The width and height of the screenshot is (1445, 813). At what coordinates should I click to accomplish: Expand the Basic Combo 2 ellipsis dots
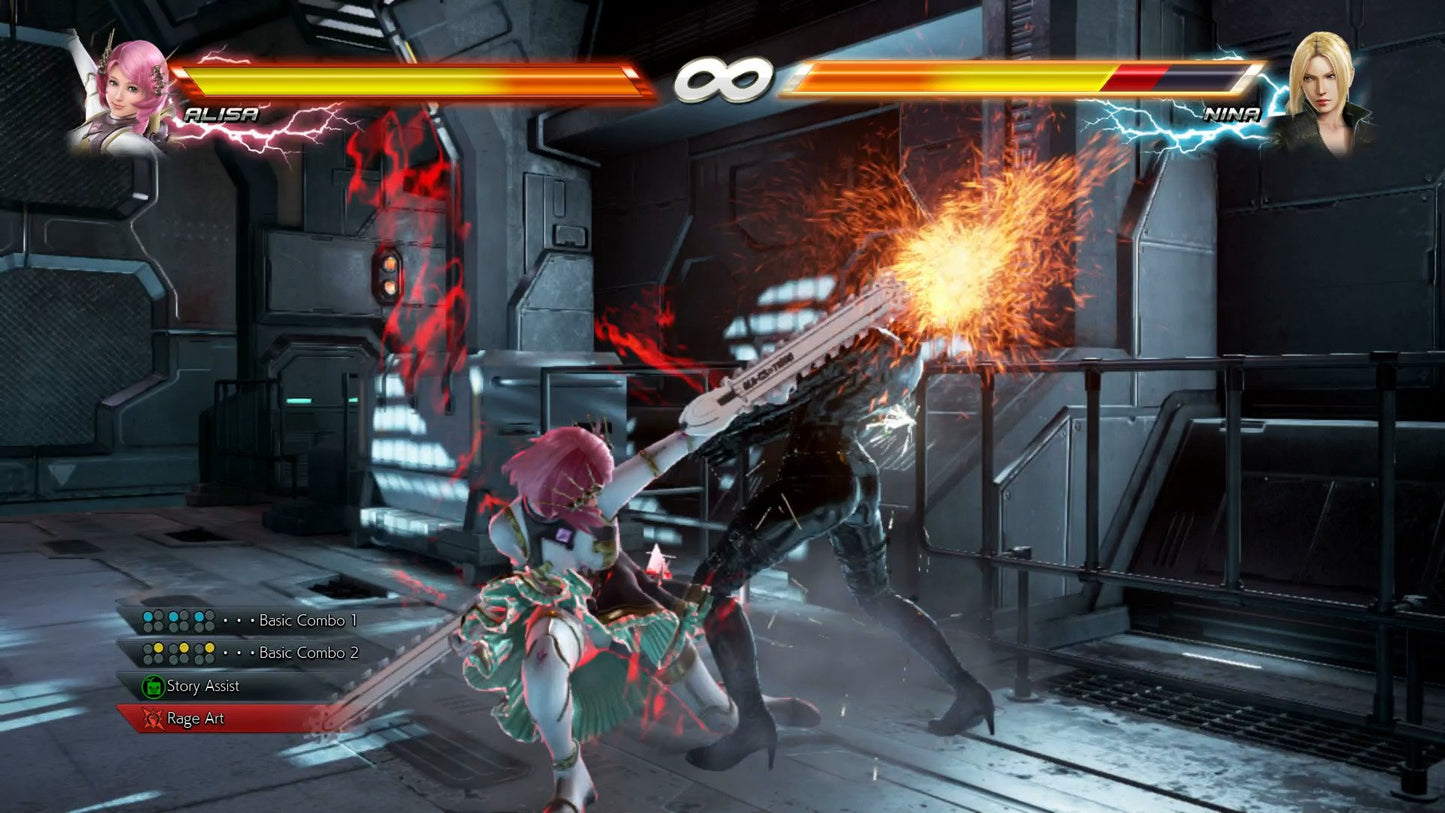tap(238, 652)
